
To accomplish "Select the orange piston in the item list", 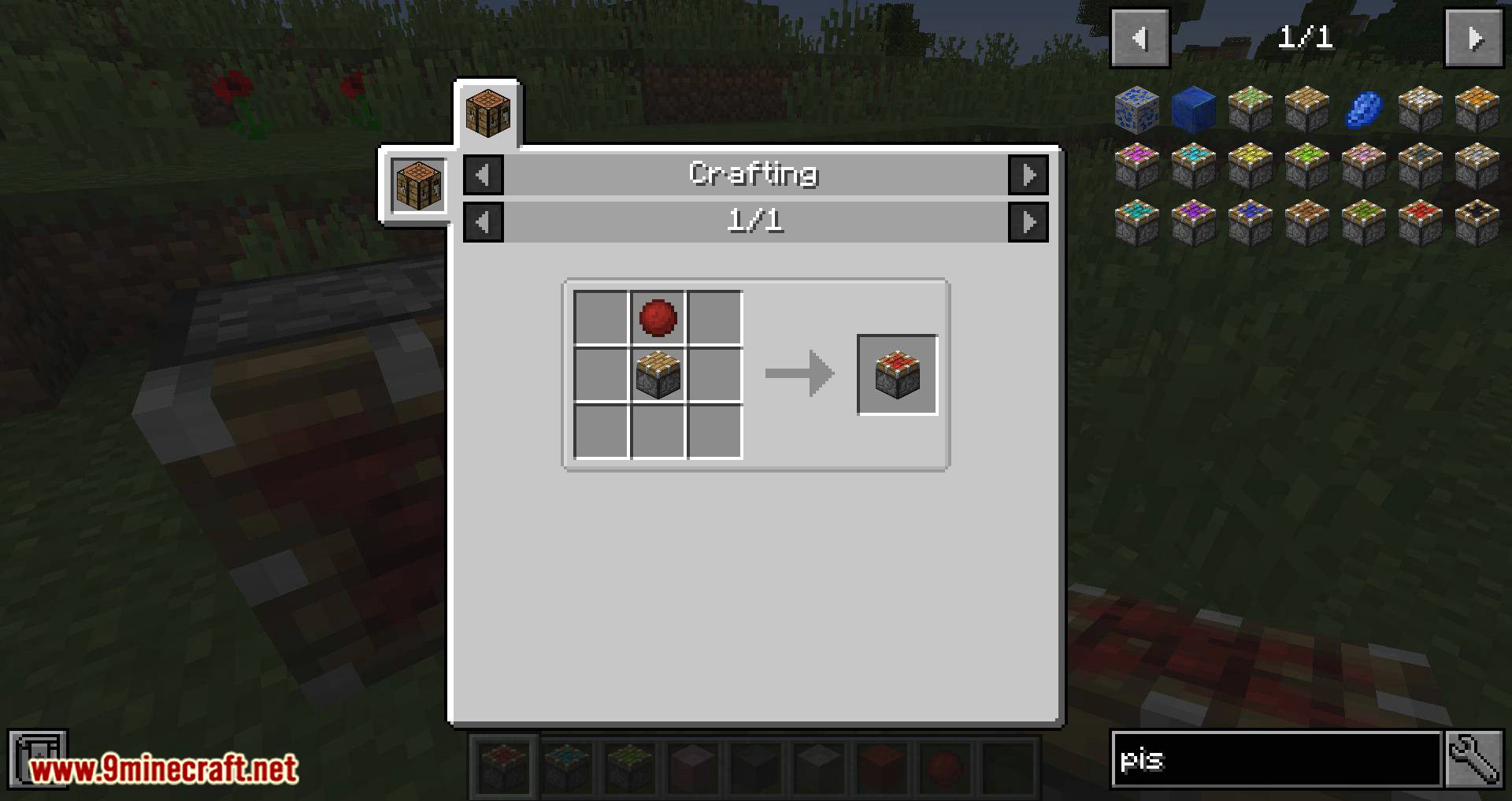I will (x=1480, y=110).
